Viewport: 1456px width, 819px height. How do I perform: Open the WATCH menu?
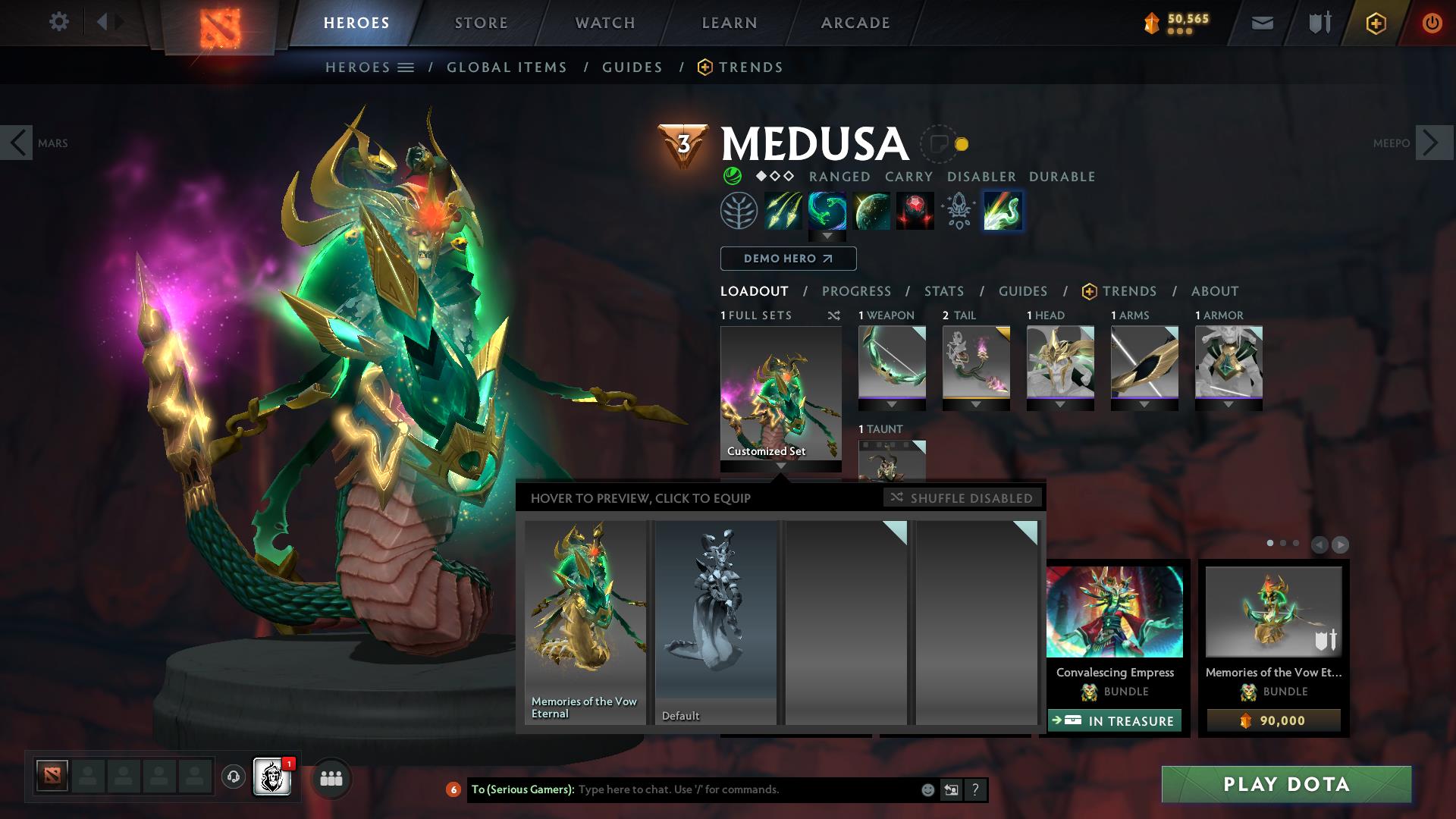[x=604, y=22]
